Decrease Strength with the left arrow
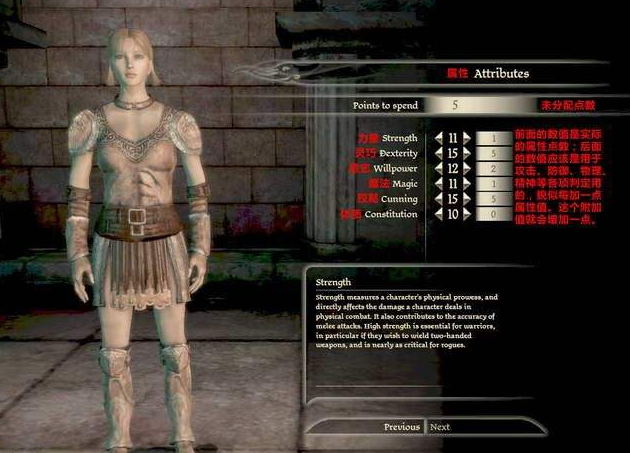Screen dimensions: 630x453 pos(438,137)
